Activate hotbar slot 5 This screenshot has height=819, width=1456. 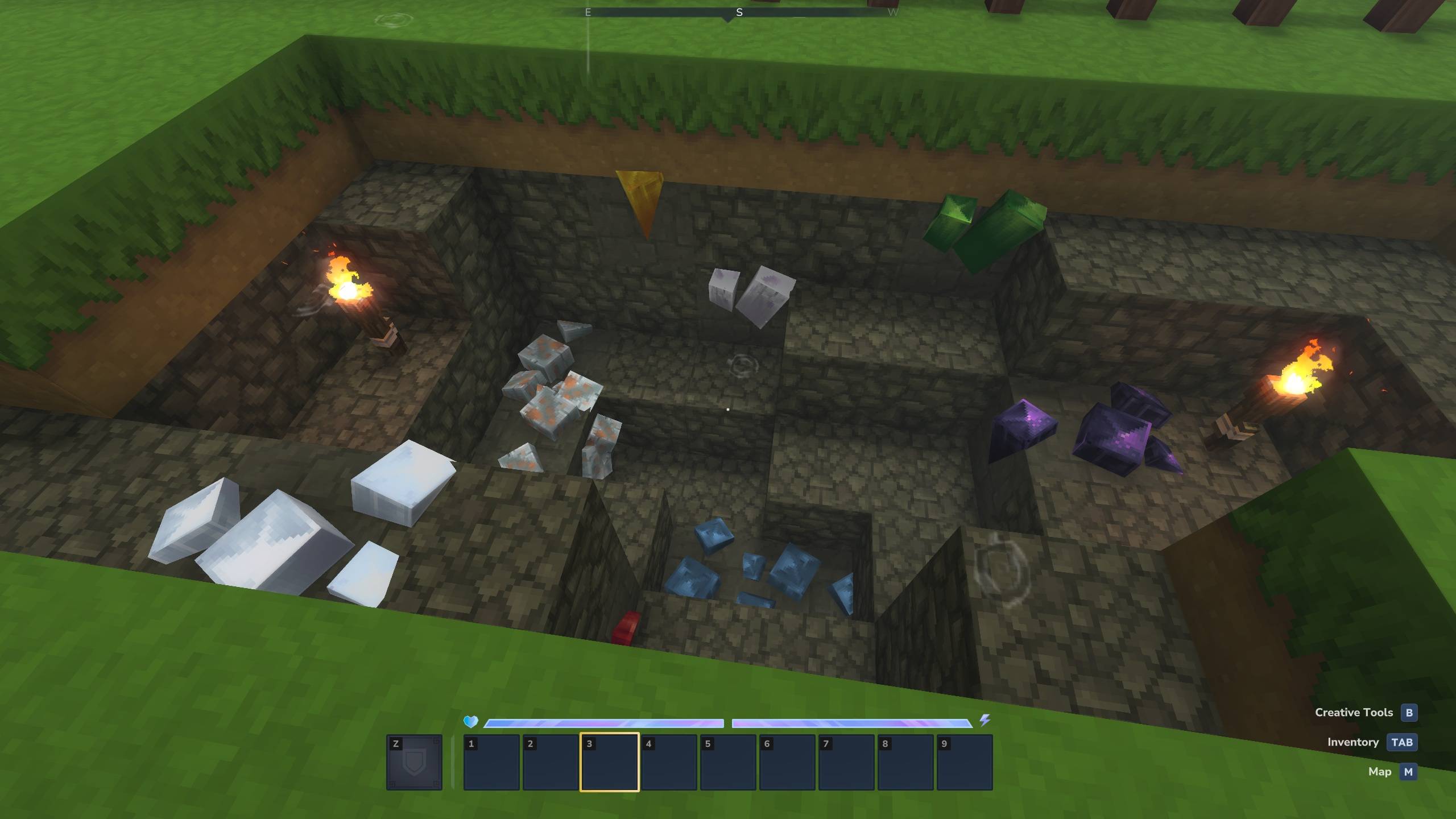pyautogui.click(x=728, y=762)
